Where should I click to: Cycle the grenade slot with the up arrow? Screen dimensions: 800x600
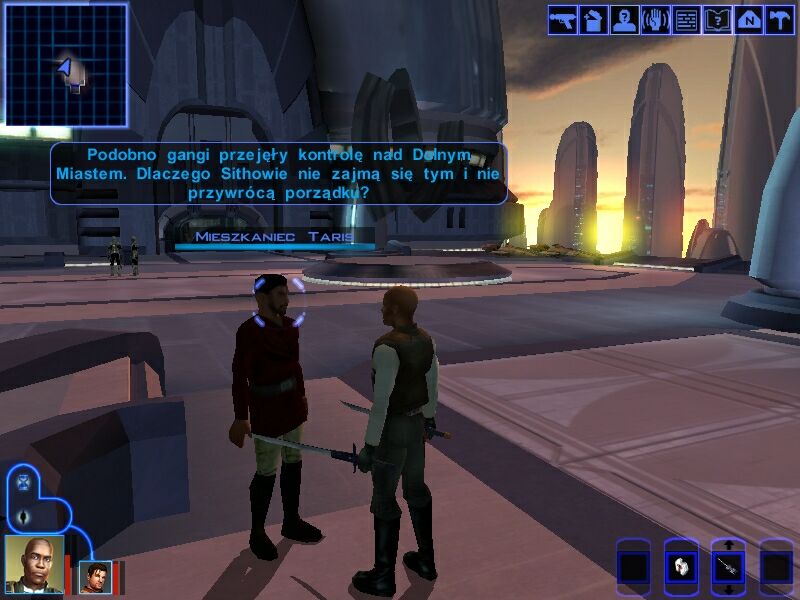click(728, 545)
